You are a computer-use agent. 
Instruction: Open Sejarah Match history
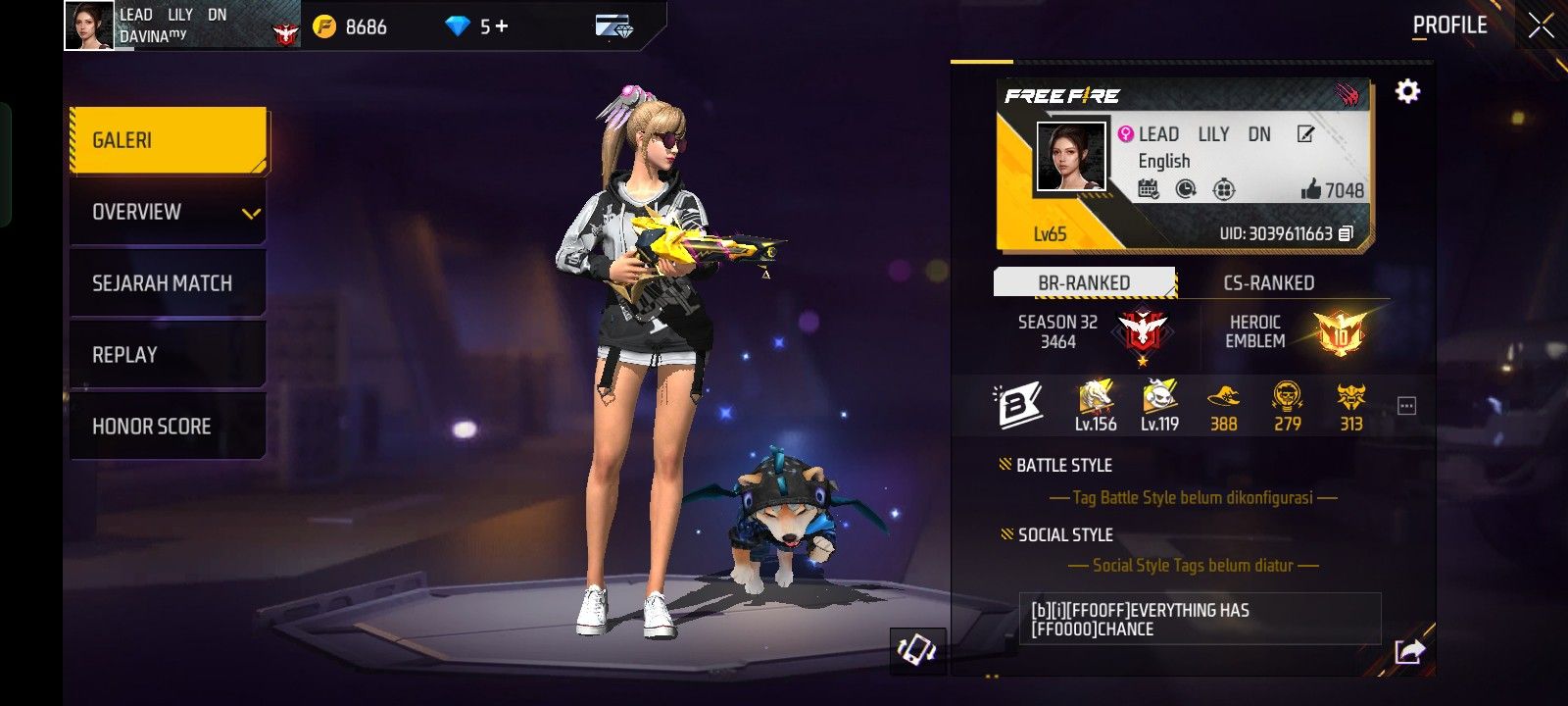coord(168,283)
